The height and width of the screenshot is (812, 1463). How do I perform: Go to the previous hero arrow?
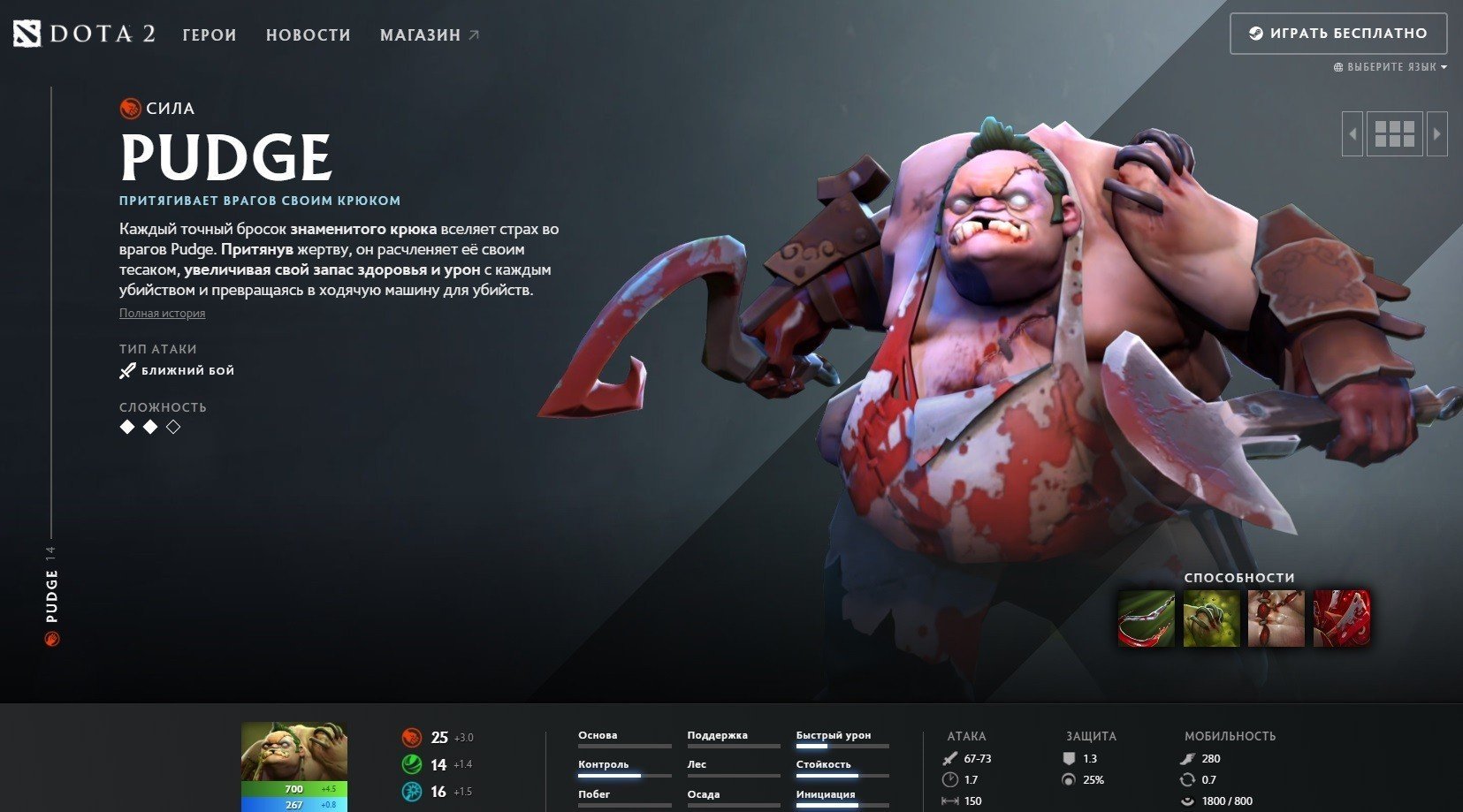click(x=1353, y=134)
